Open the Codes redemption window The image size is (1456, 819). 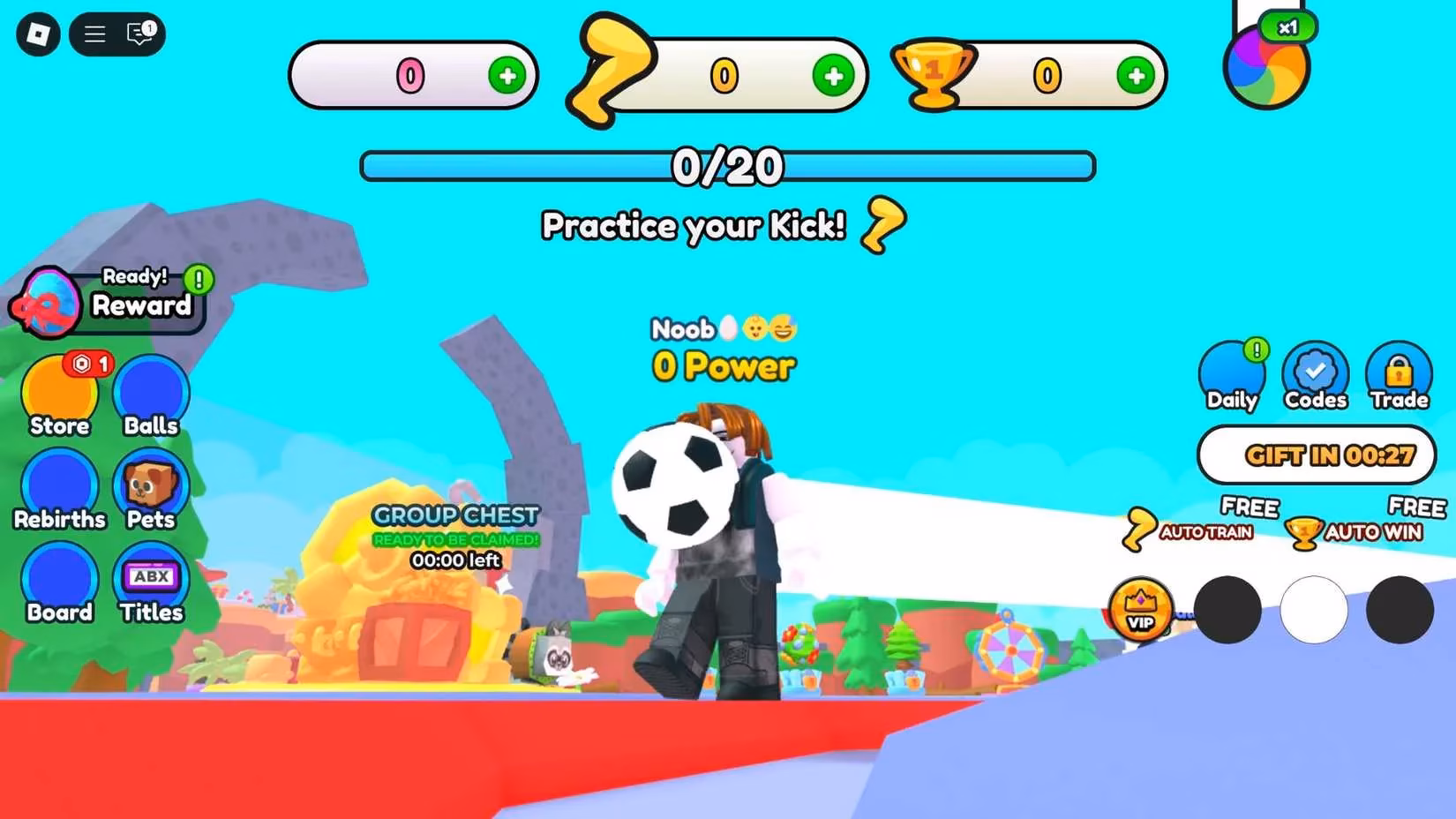tap(1315, 372)
